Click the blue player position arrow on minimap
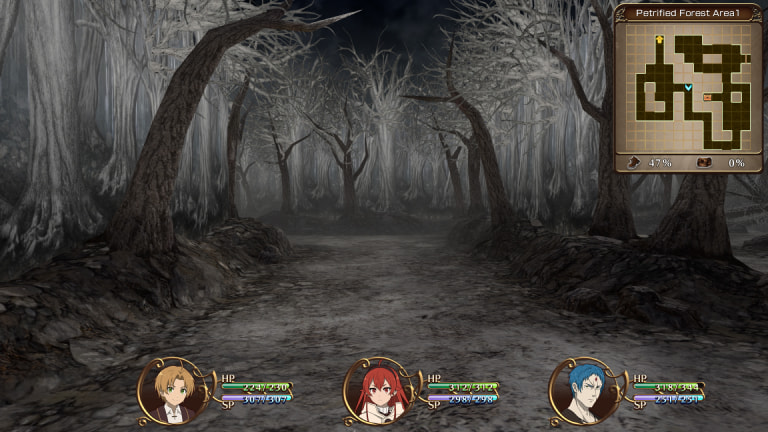This screenshot has height=432, width=768. [688, 88]
